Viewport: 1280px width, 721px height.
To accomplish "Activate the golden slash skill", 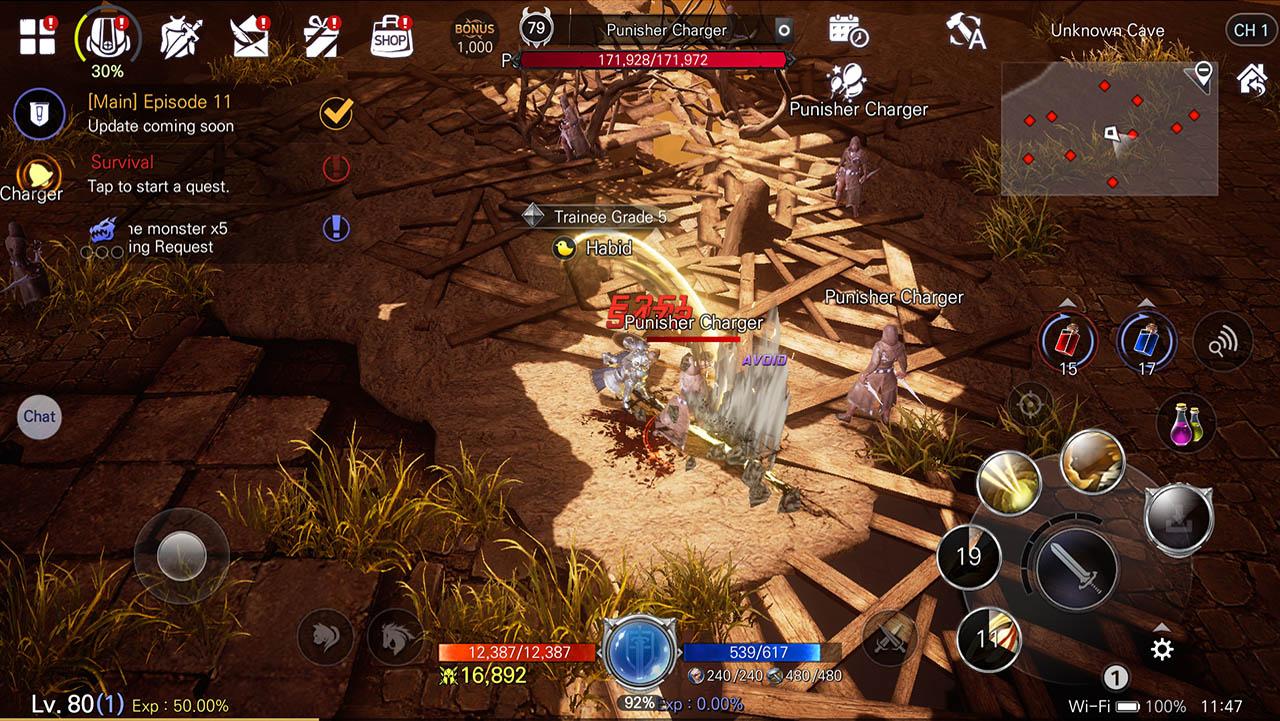I will coord(1009,482).
